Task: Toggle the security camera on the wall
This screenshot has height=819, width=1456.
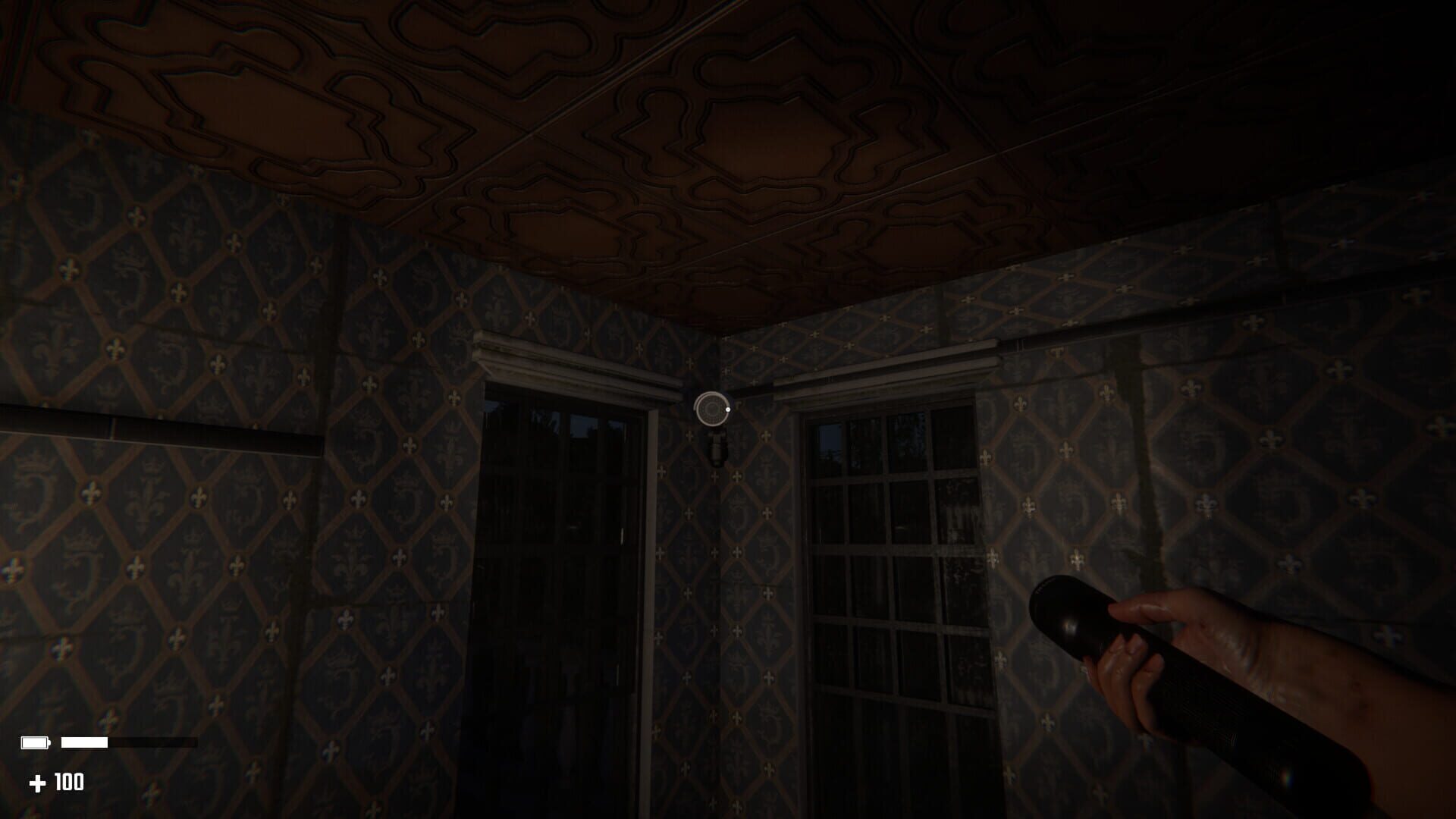Action: [x=713, y=413]
